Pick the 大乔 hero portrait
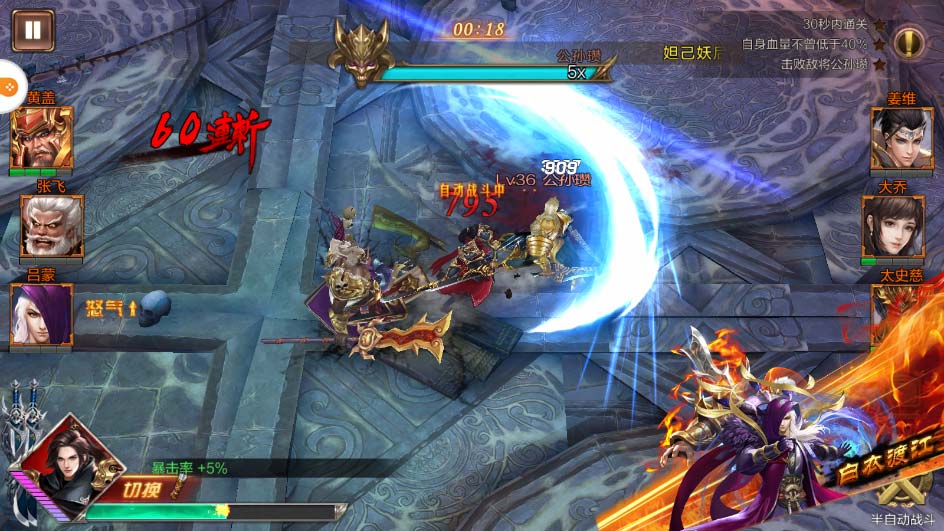 (892, 225)
